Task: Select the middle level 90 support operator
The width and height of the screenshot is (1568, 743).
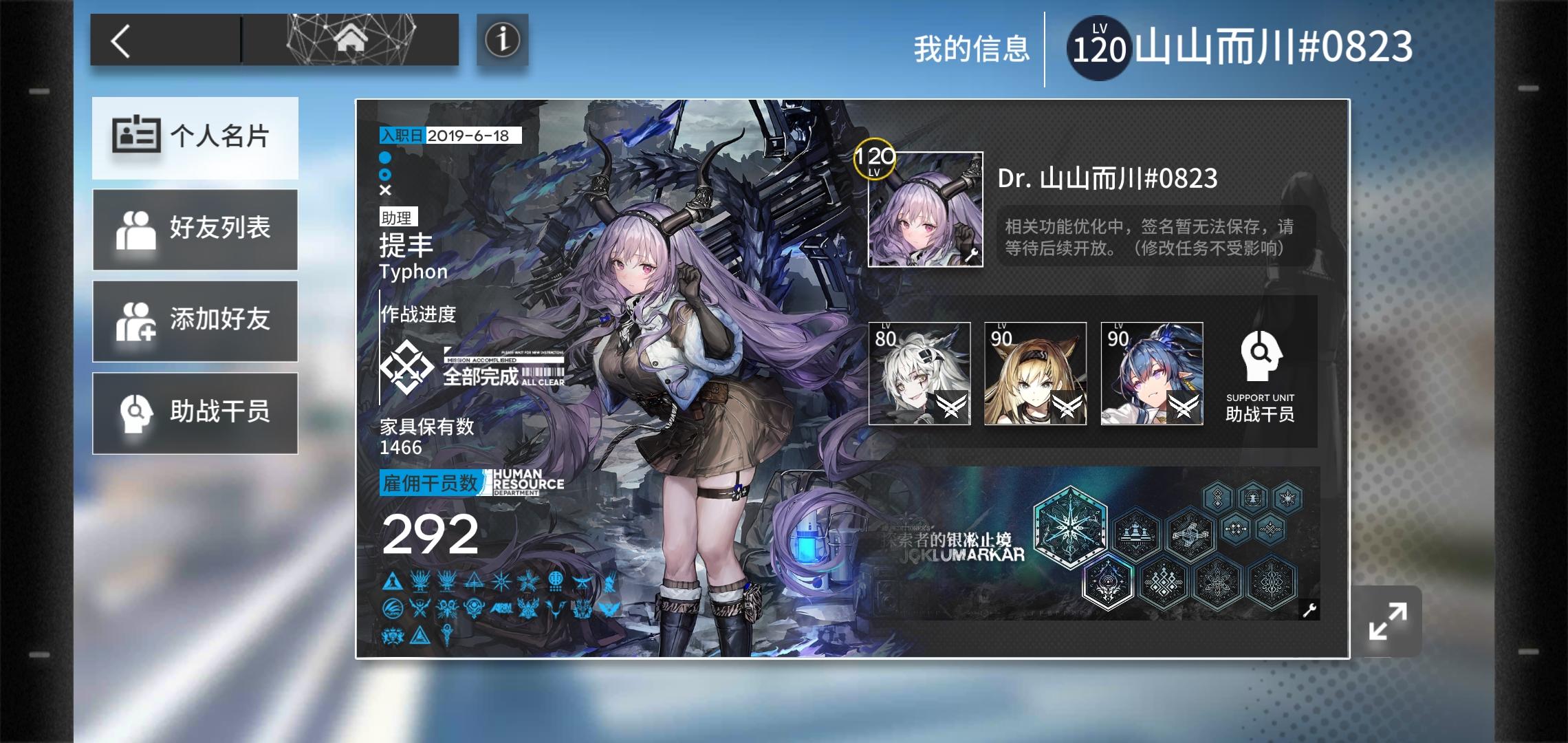Action: click(x=1034, y=374)
